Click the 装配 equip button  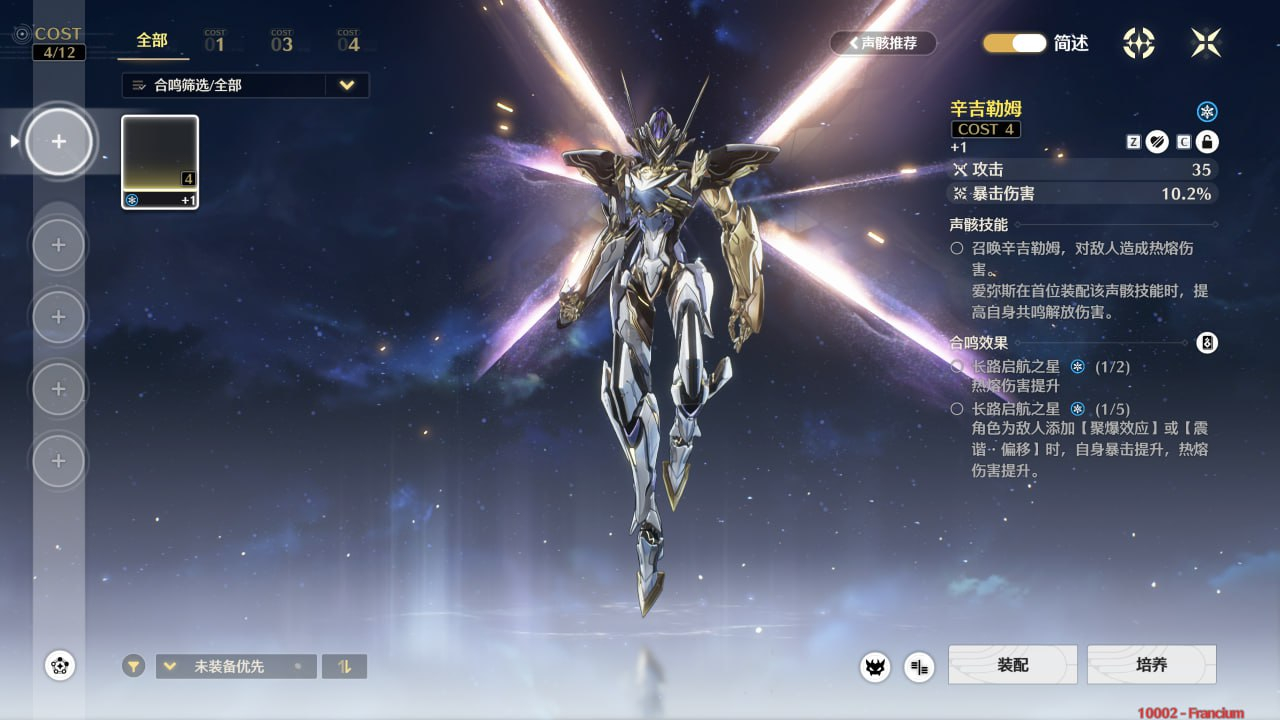pos(1012,665)
